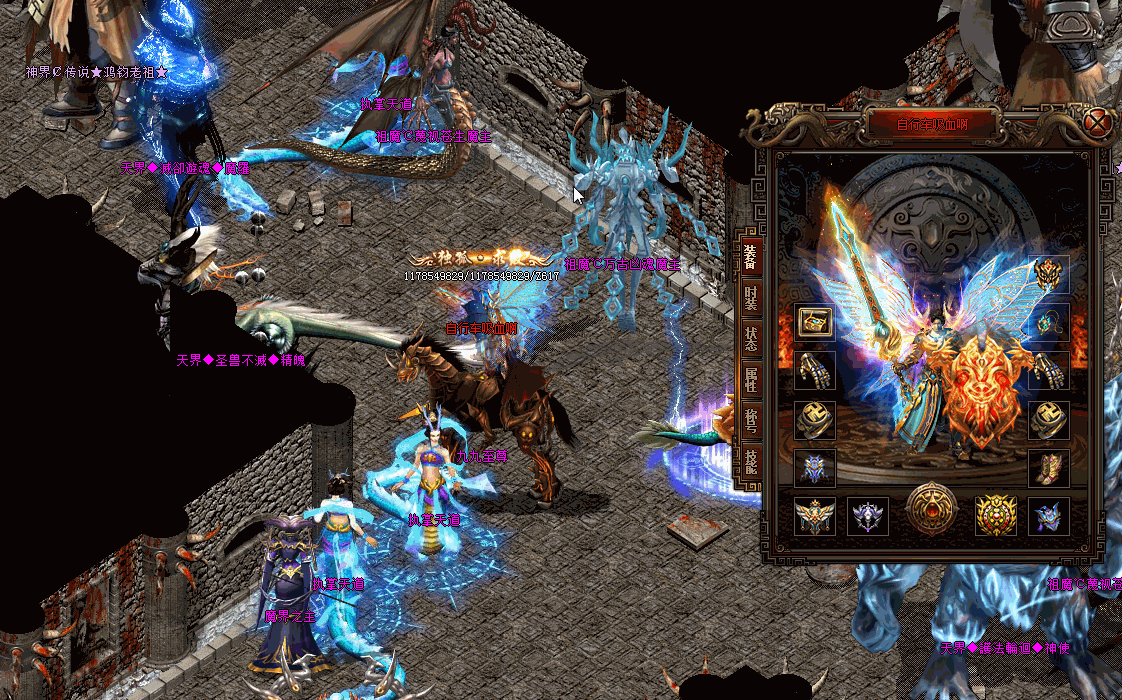Select the equipped helmet slot
This screenshot has height=700, width=1122.
click(1049, 273)
